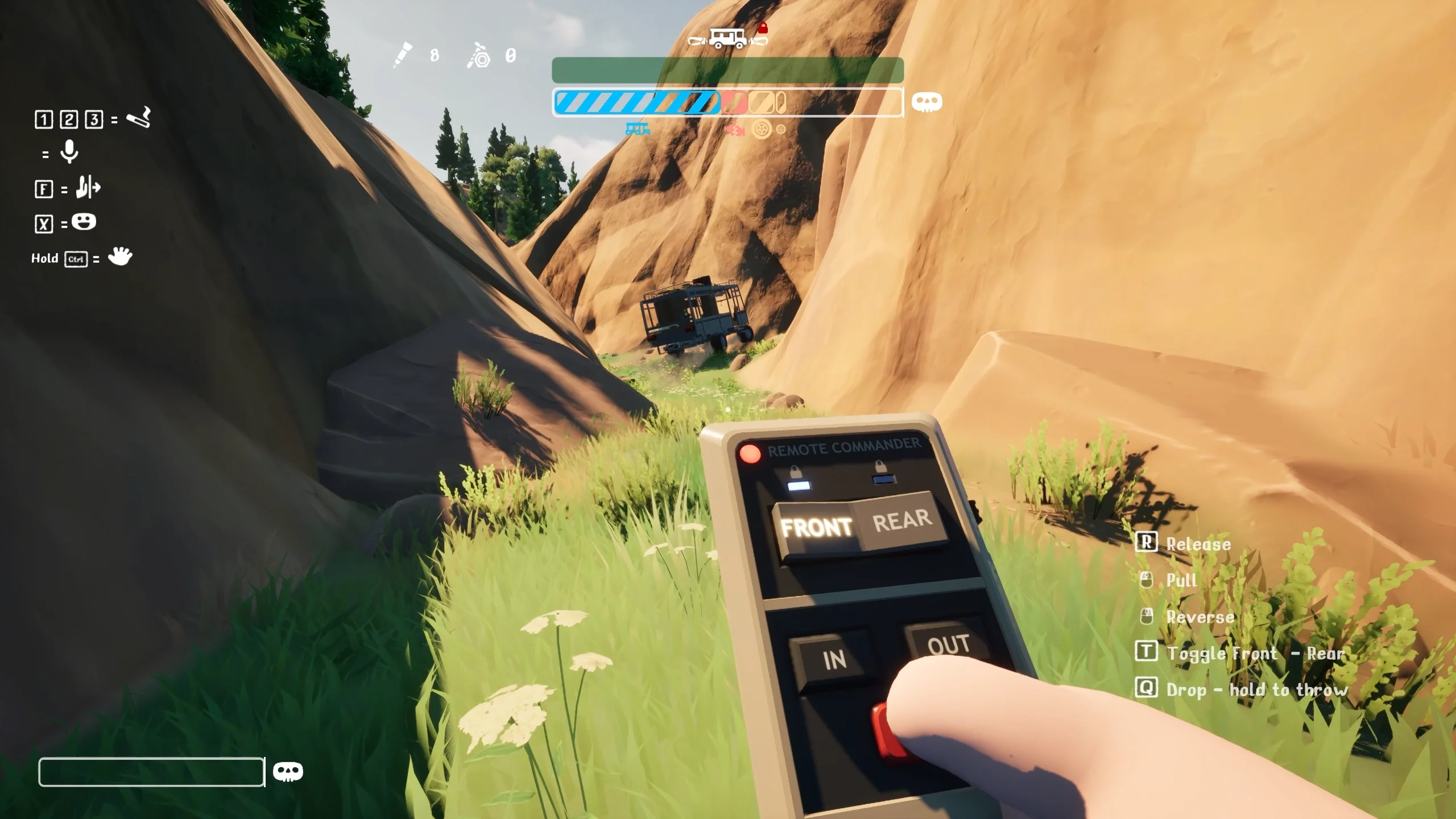Toggle the microphone icon

click(69, 152)
